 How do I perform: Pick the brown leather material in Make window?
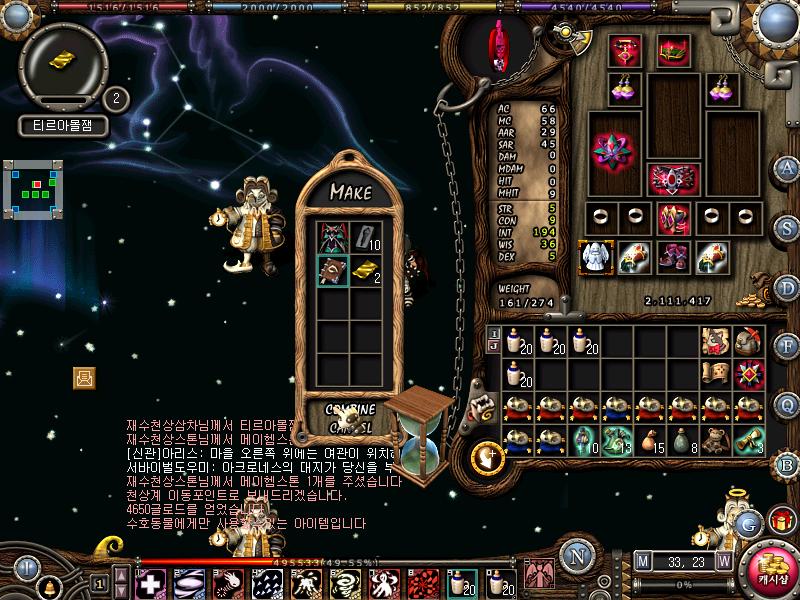click(x=332, y=271)
